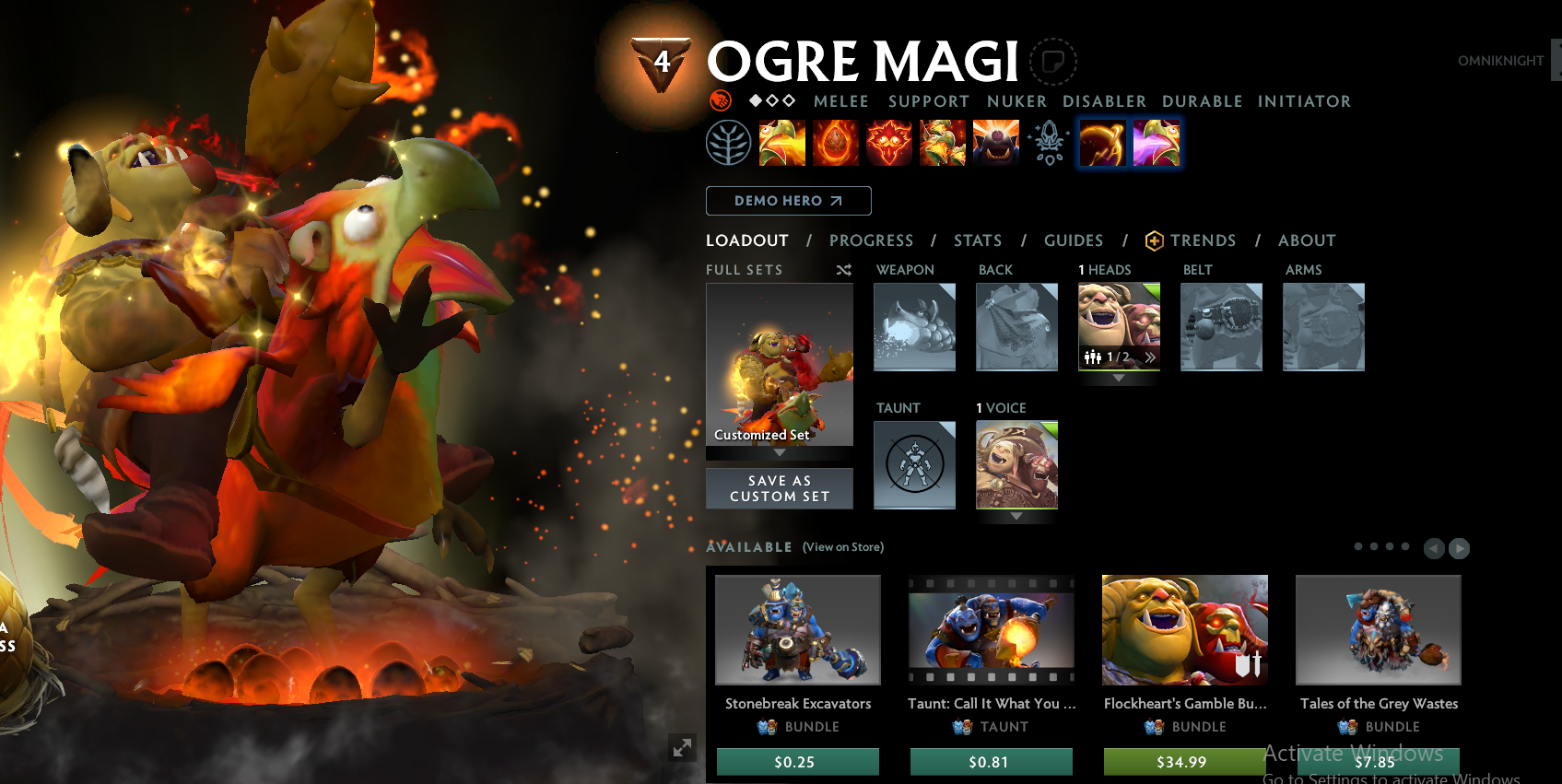Viewport: 1562px width, 784px height.
Task: Click the DEMO HERO button
Action: [x=788, y=201]
